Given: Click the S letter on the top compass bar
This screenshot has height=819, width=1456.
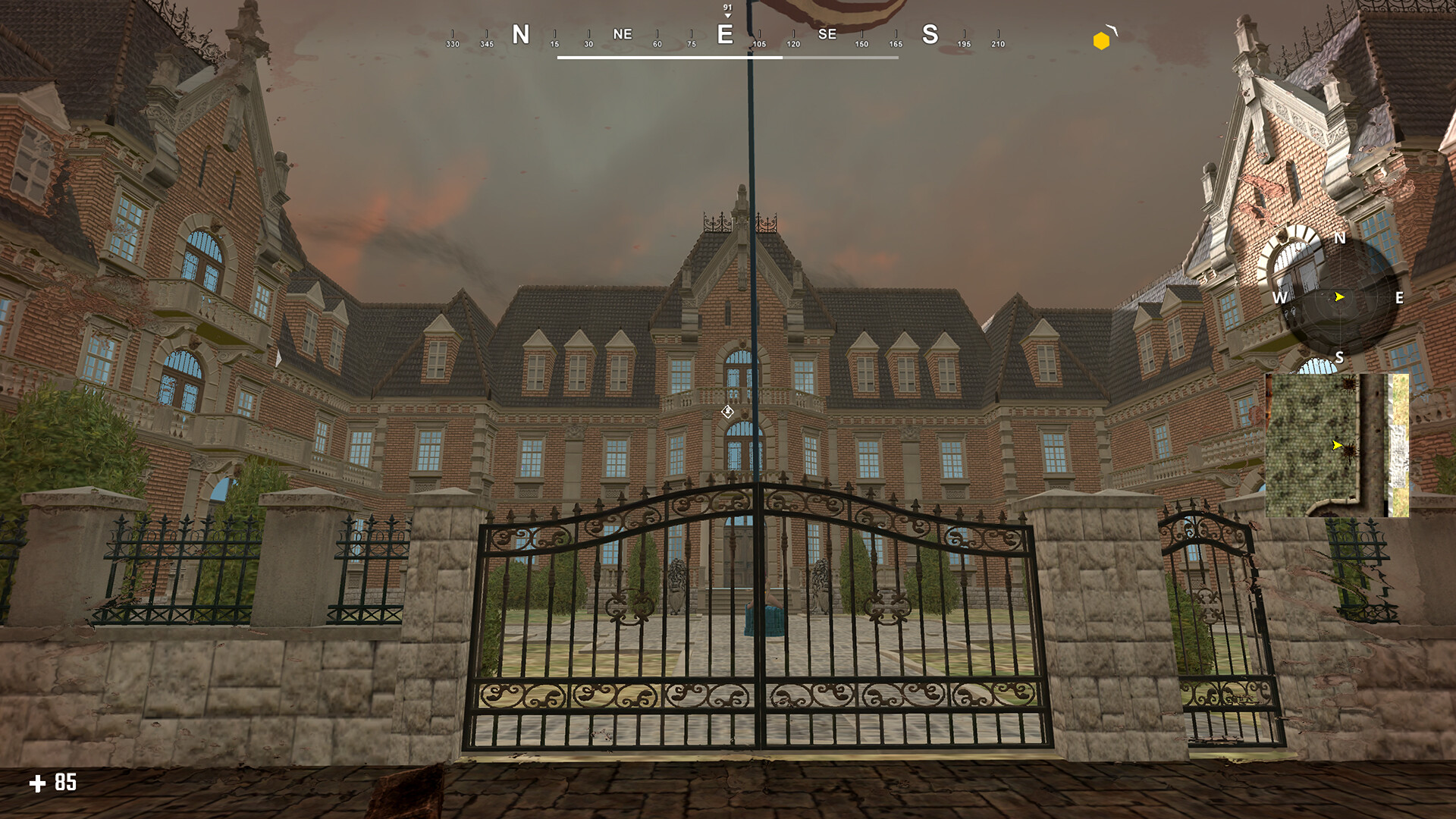Looking at the screenshot, I should (930, 34).
